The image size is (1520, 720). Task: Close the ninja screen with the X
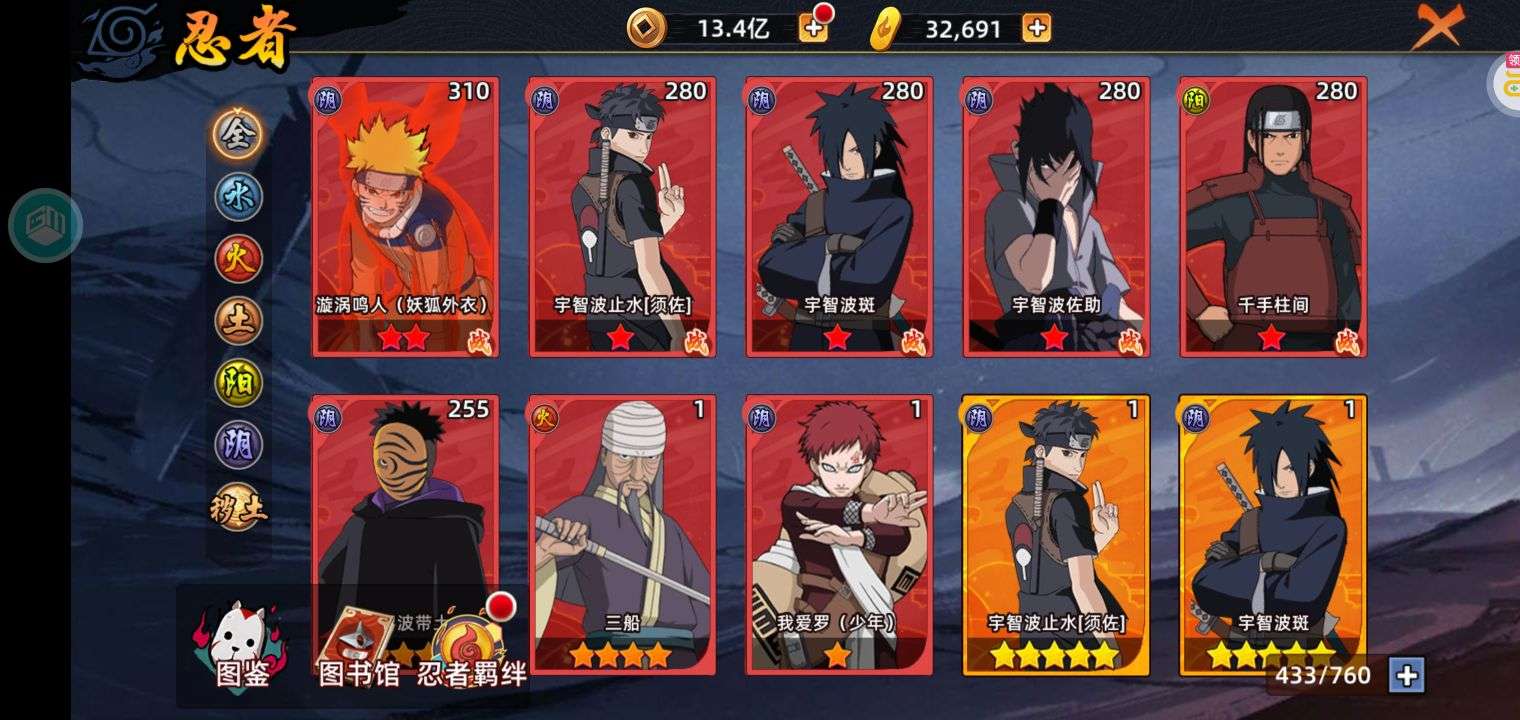point(1436,25)
